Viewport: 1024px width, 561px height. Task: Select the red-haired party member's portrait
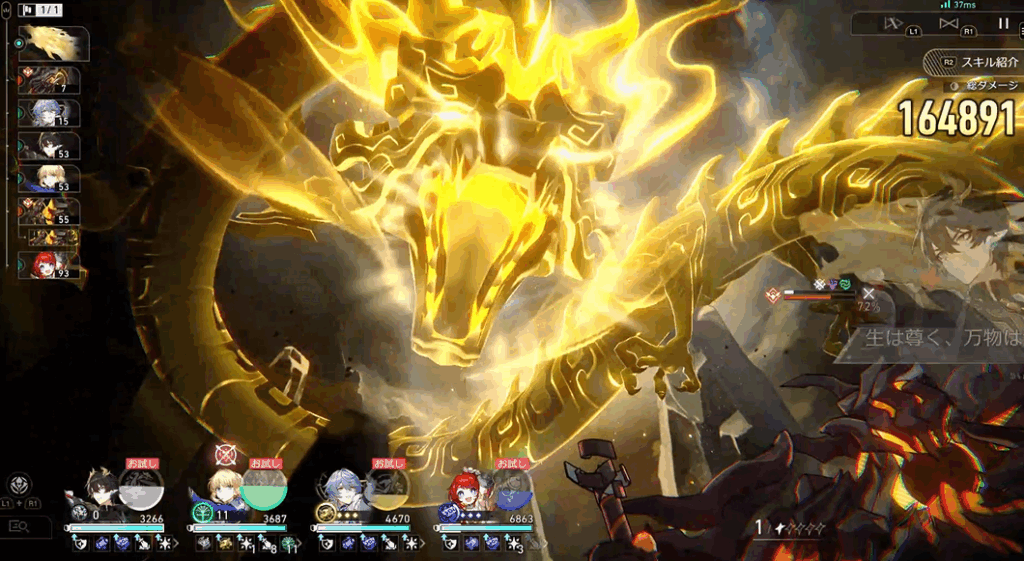pyautogui.click(x=466, y=491)
